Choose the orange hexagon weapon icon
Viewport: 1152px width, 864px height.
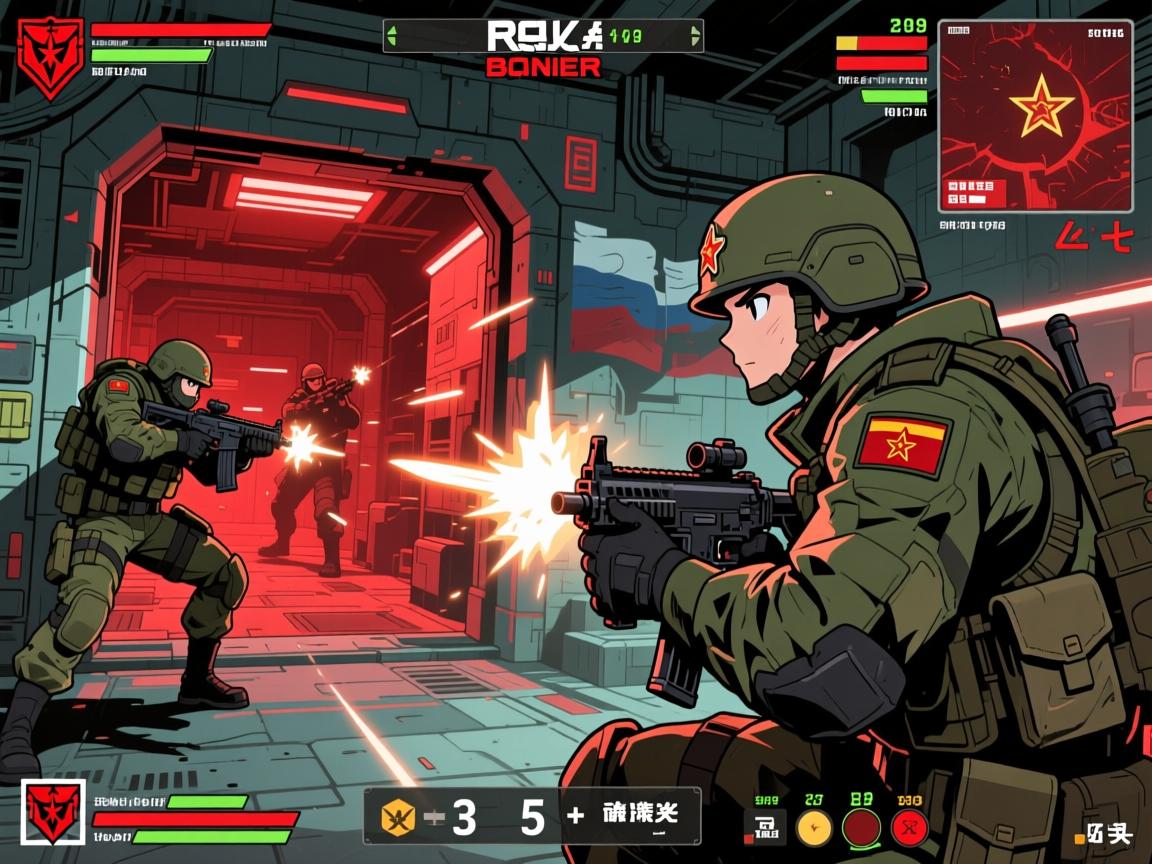pyautogui.click(x=398, y=818)
